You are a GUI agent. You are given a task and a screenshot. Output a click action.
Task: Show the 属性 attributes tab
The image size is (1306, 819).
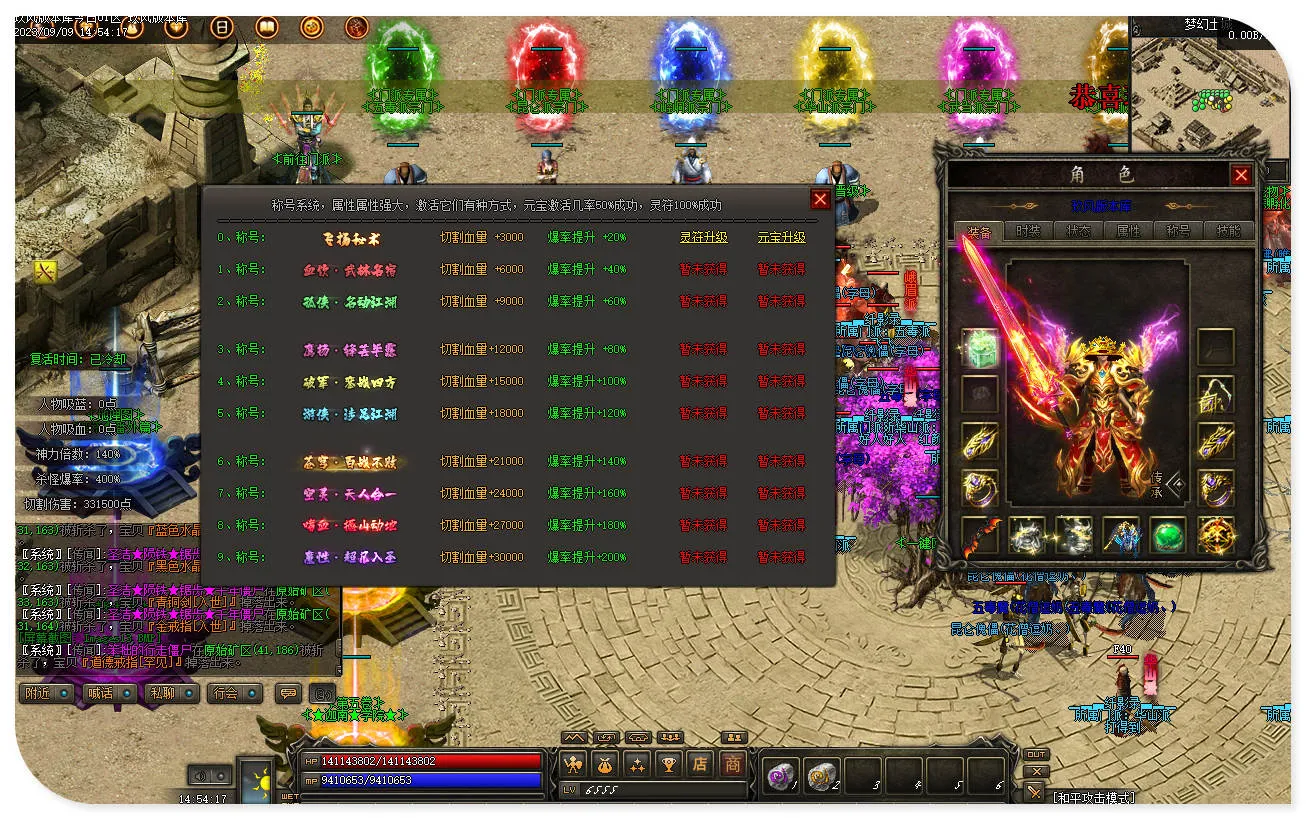coord(1128,231)
